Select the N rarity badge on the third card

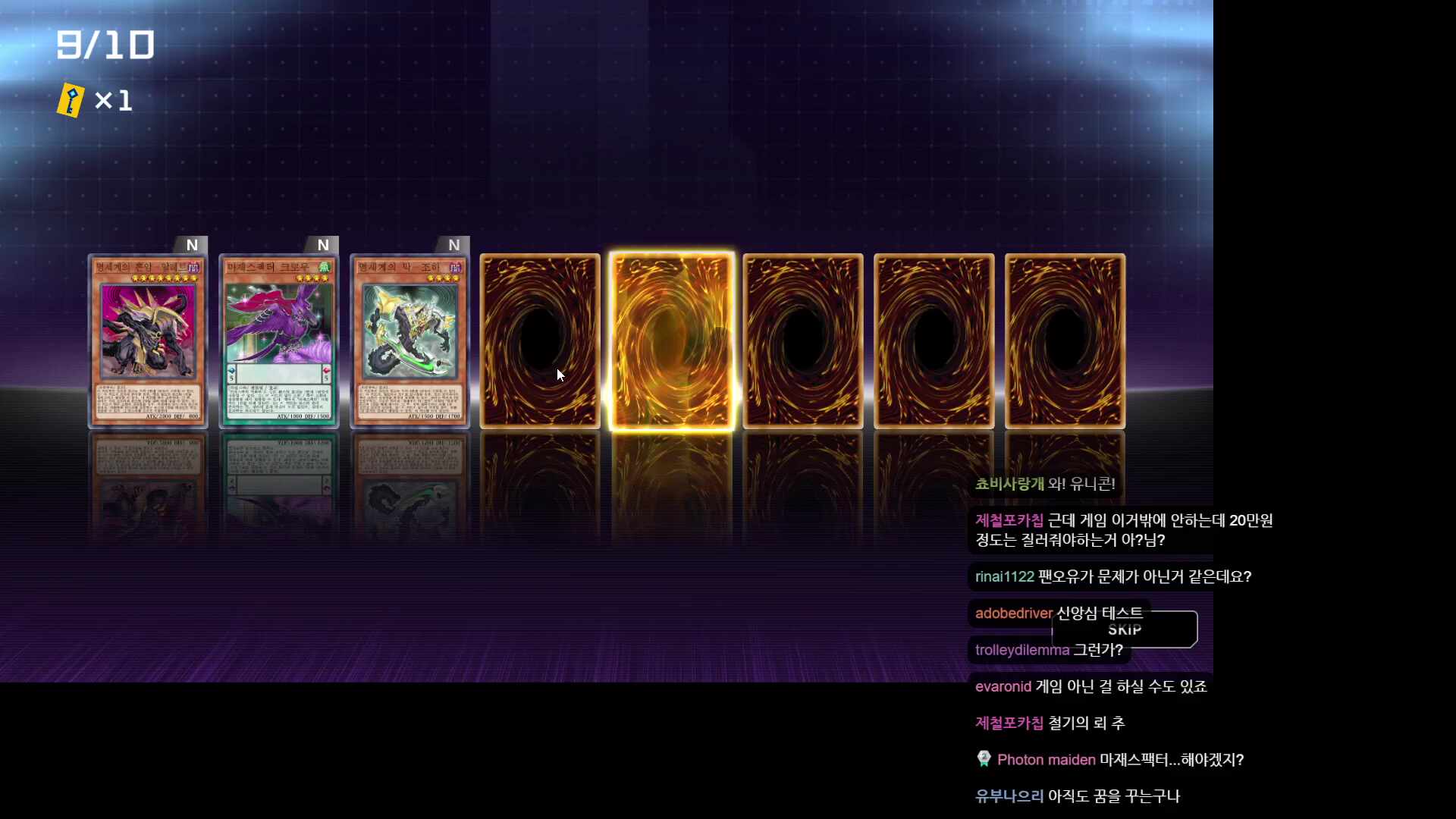(x=453, y=244)
